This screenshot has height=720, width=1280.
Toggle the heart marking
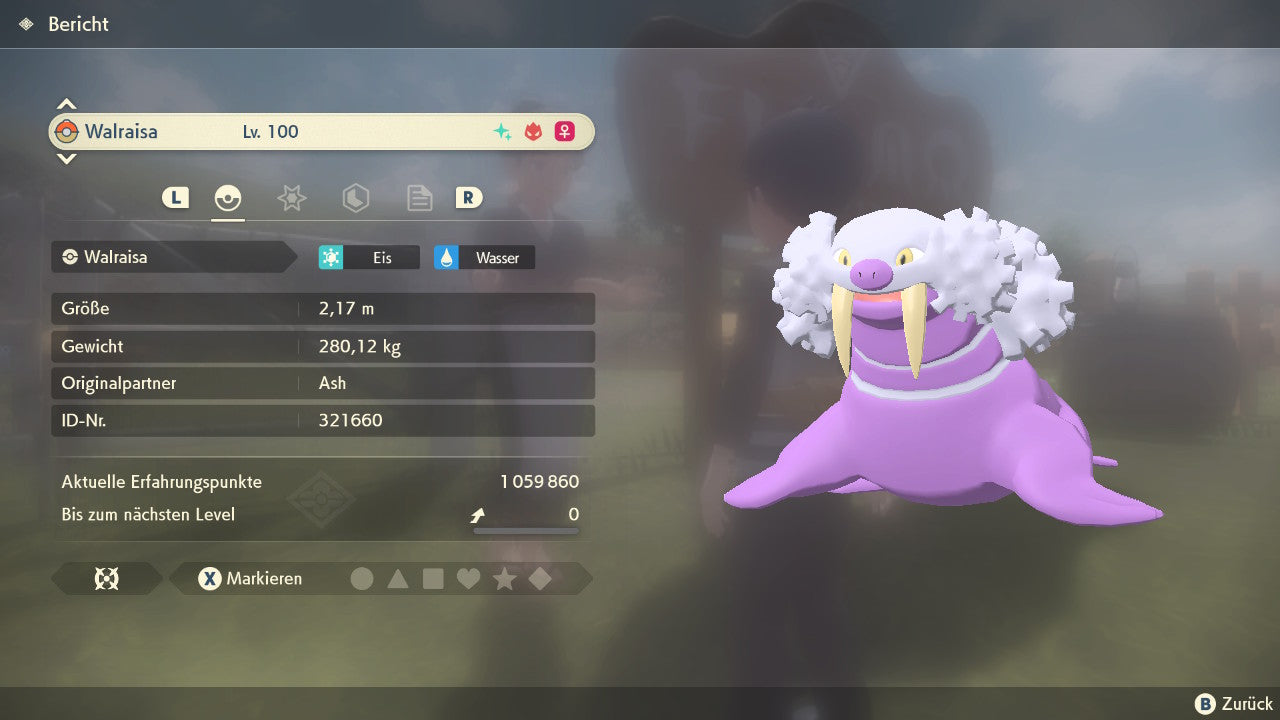pyautogui.click(x=468, y=578)
